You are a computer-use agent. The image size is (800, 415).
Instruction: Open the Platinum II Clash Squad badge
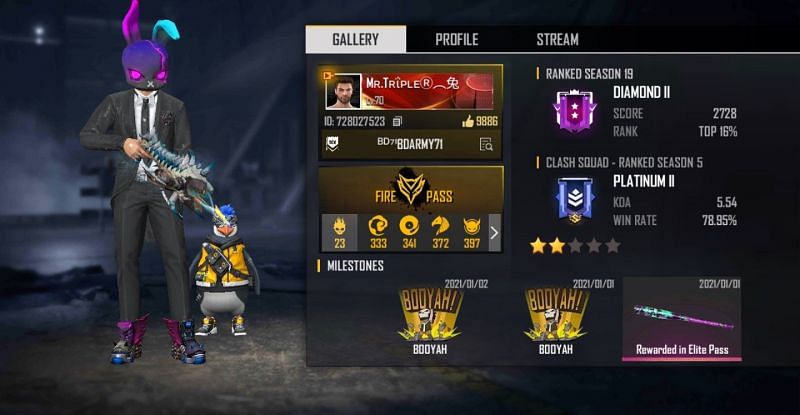[573, 197]
